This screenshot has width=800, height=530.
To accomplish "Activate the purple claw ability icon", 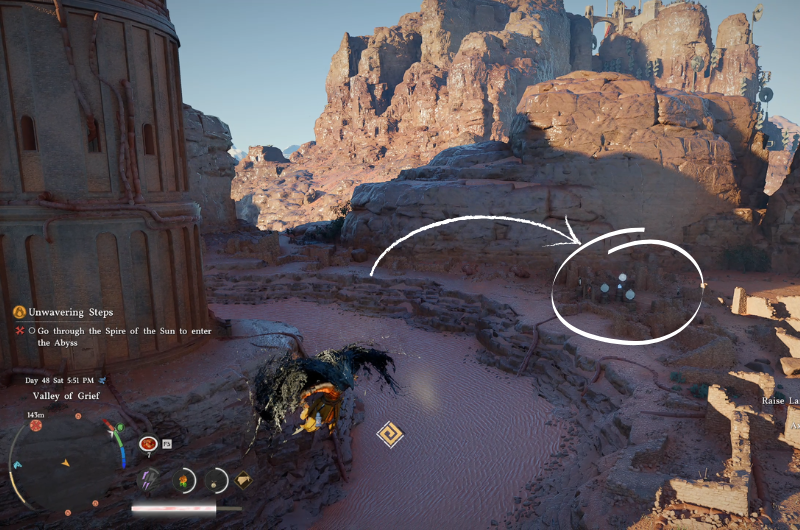I will pos(149,480).
